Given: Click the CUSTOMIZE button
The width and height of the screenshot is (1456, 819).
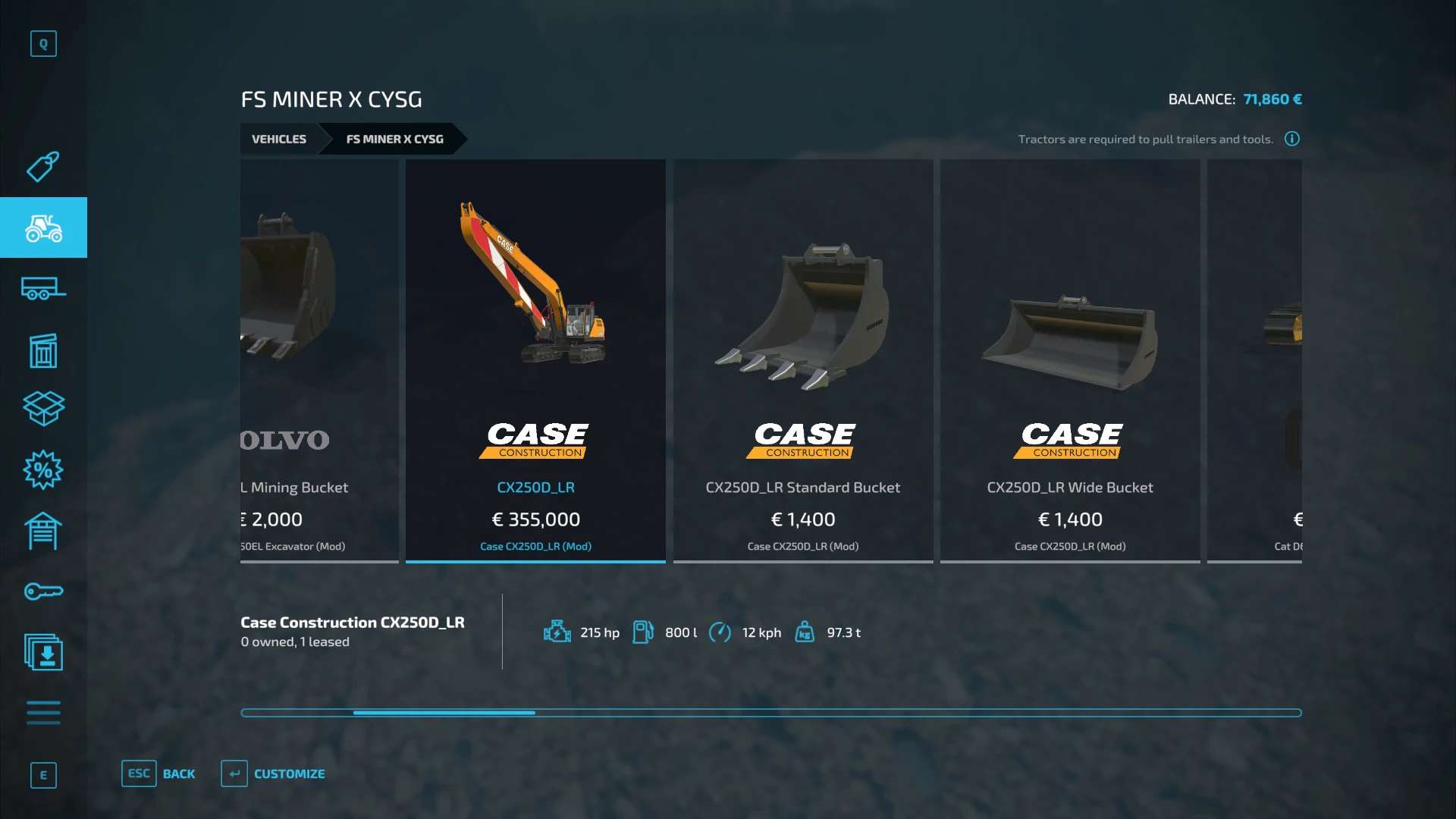Looking at the screenshot, I should point(290,773).
